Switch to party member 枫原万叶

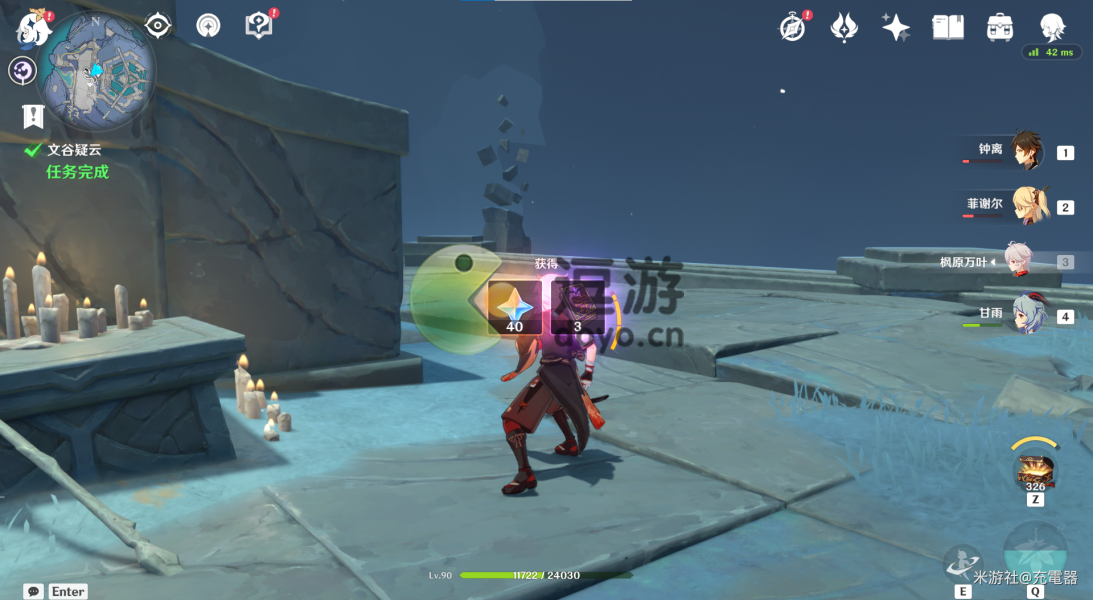point(1019,261)
